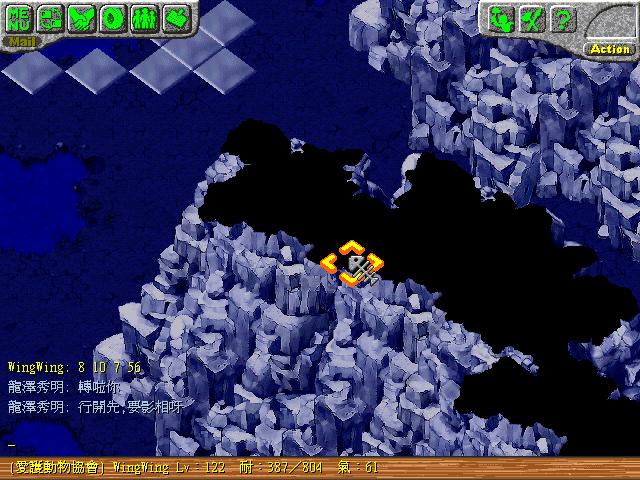Viewport: 640px width, 480px height.
Task: Open the Mail button
Action: (20, 43)
